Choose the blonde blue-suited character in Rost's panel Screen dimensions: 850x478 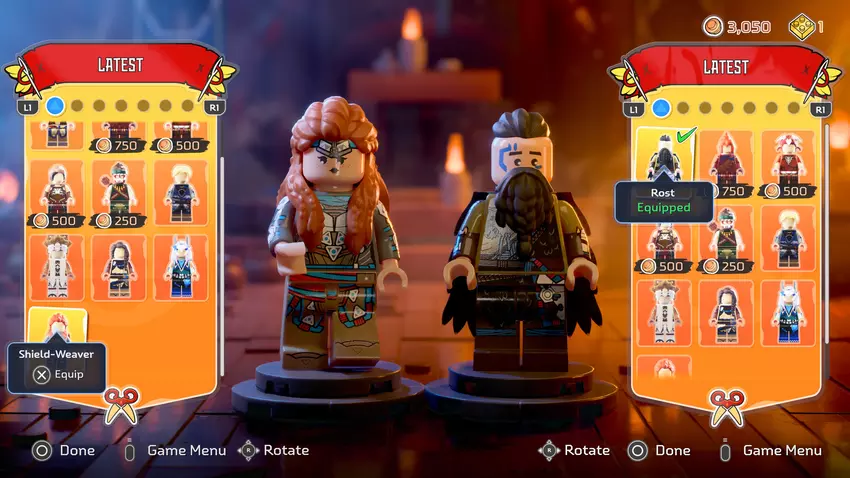tap(788, 234)
